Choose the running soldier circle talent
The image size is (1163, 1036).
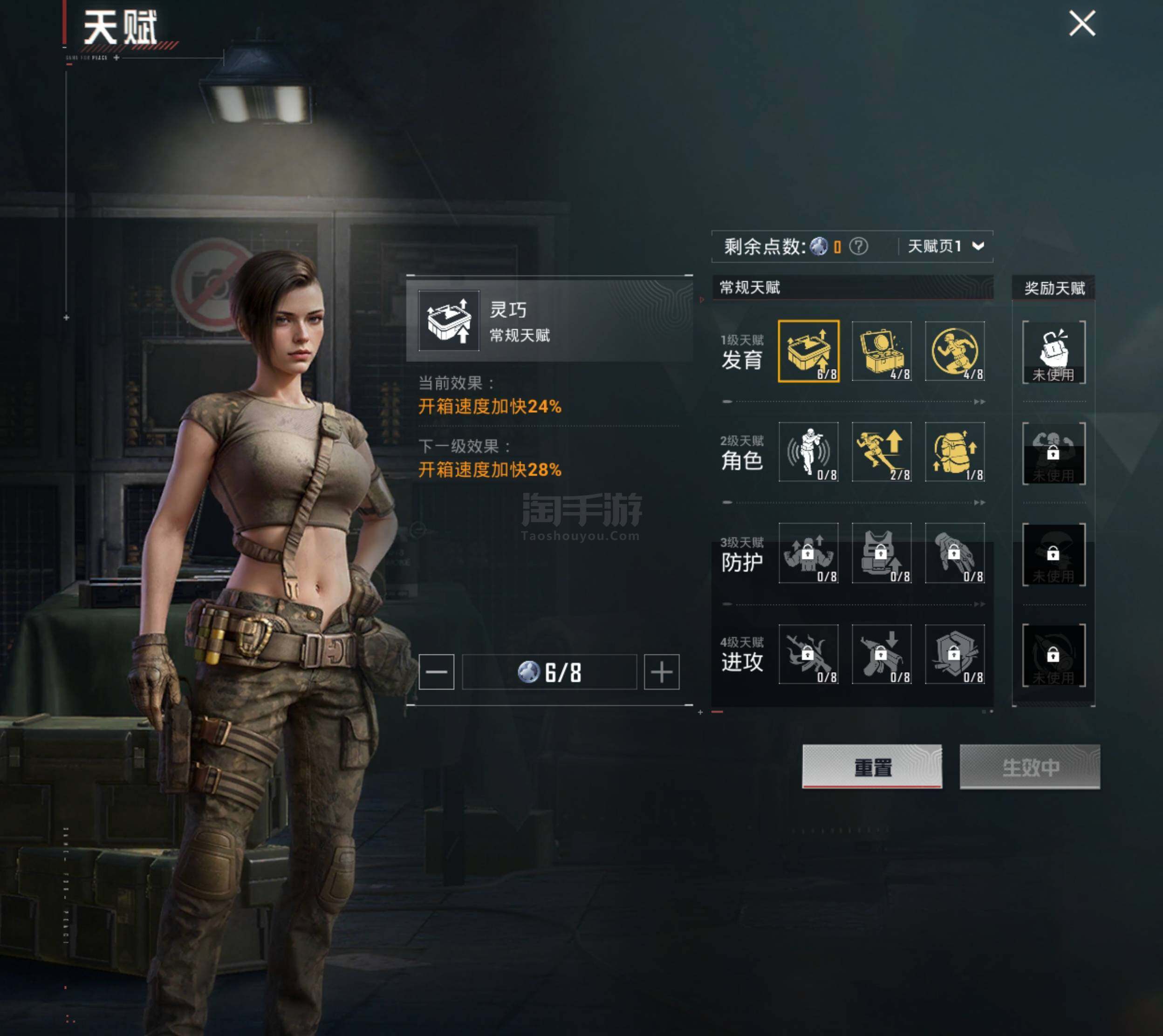(955, 351)
